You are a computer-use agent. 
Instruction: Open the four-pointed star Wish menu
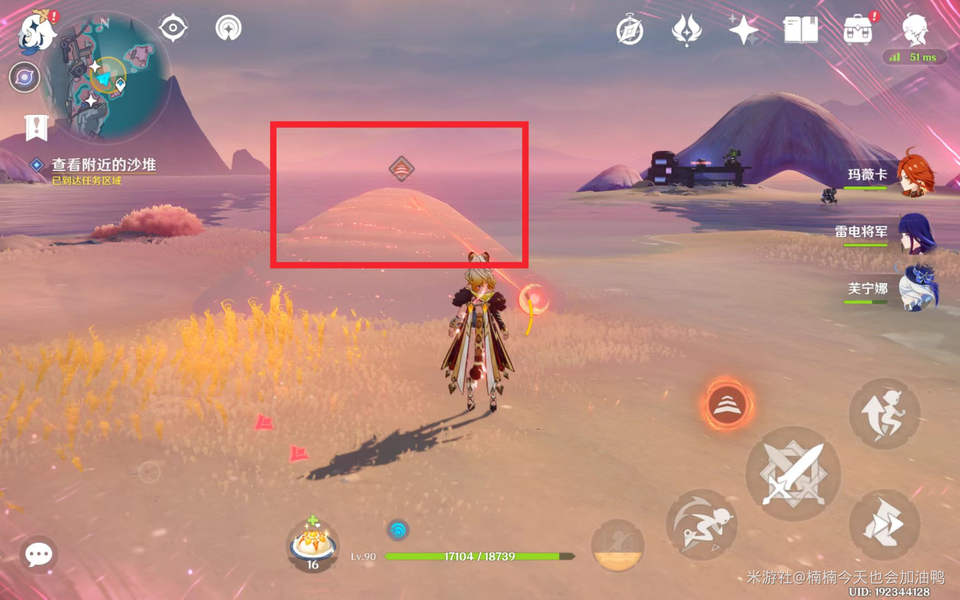(x=743, y=31)
